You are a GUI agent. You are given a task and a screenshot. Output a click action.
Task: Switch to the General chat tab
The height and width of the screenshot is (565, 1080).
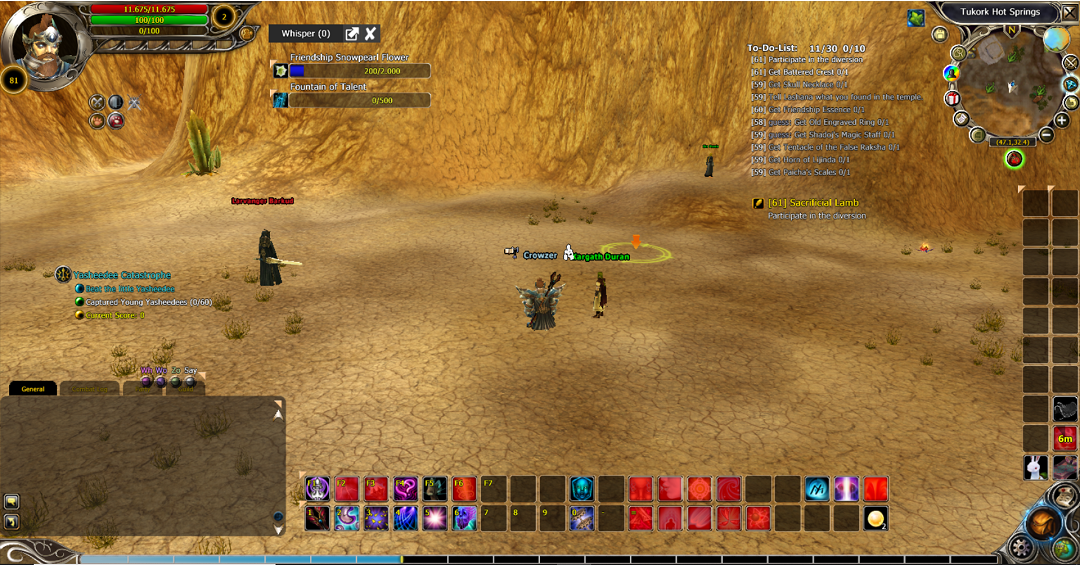33,388
